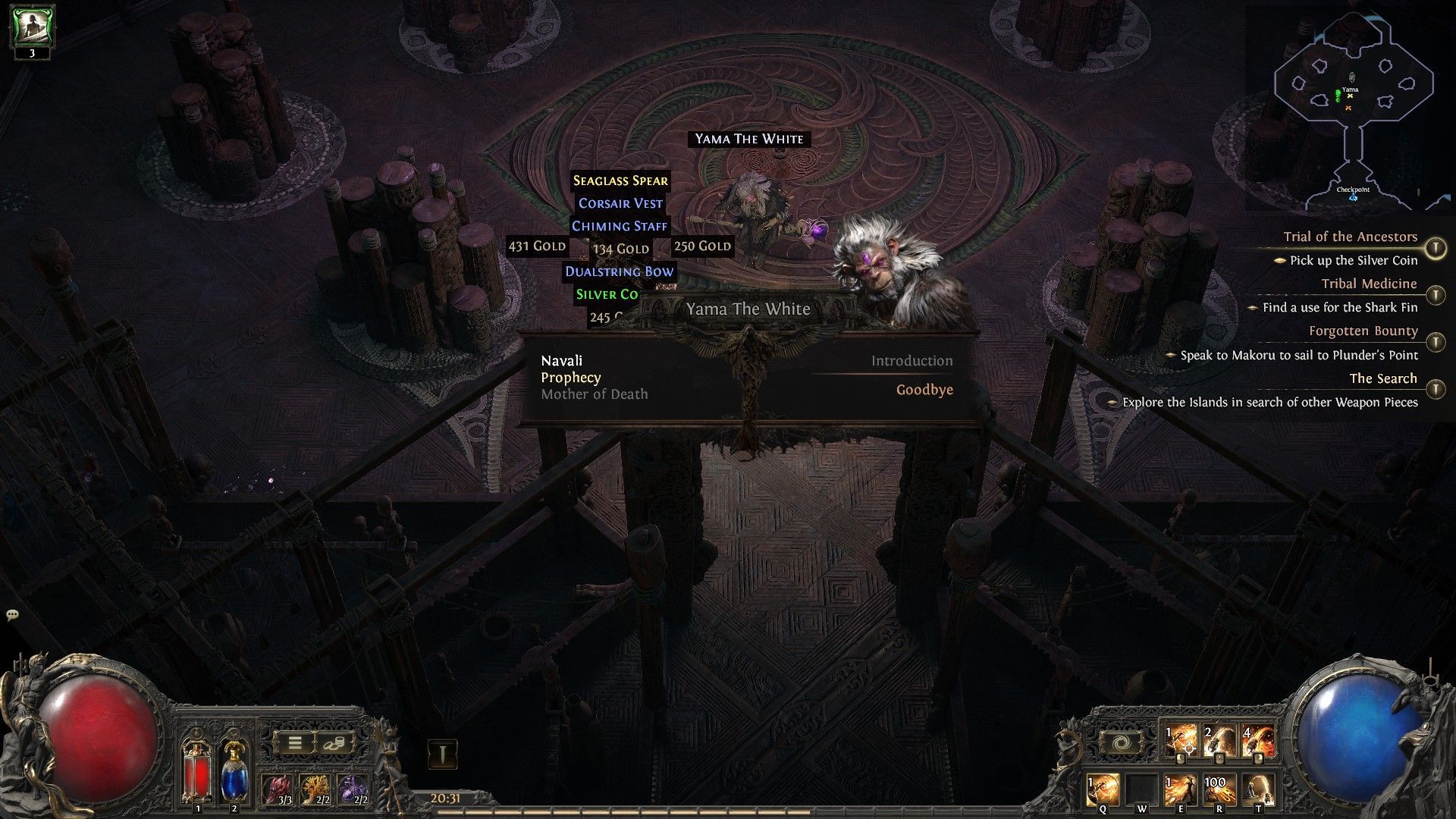Activate the red charm with 3/3 charges
The height and width of the screenshot is (819, 1456).
pyautogui.click(x=279, y=789)
